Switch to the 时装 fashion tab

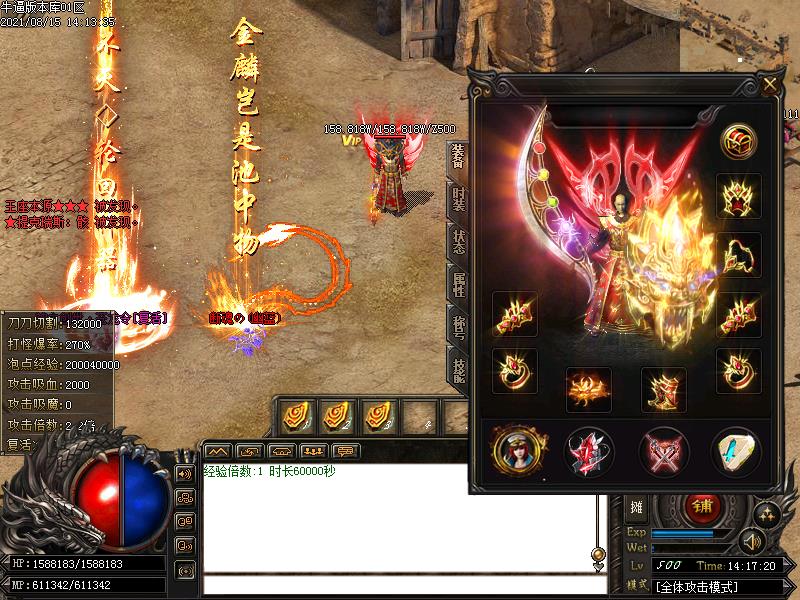pyautogui.click(x=458, y=199)
